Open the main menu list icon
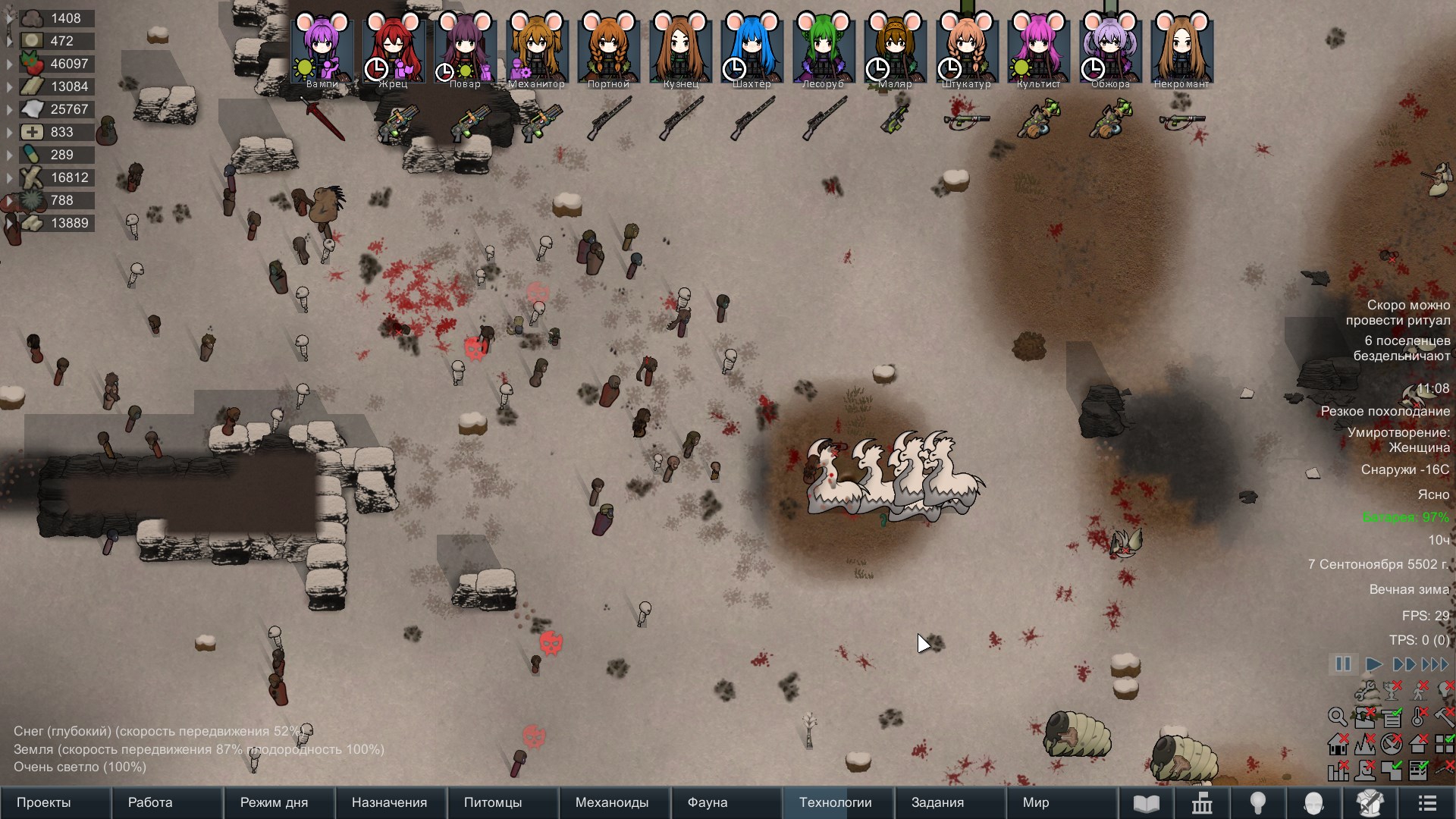1456x819 pixels. point(1427,802)
